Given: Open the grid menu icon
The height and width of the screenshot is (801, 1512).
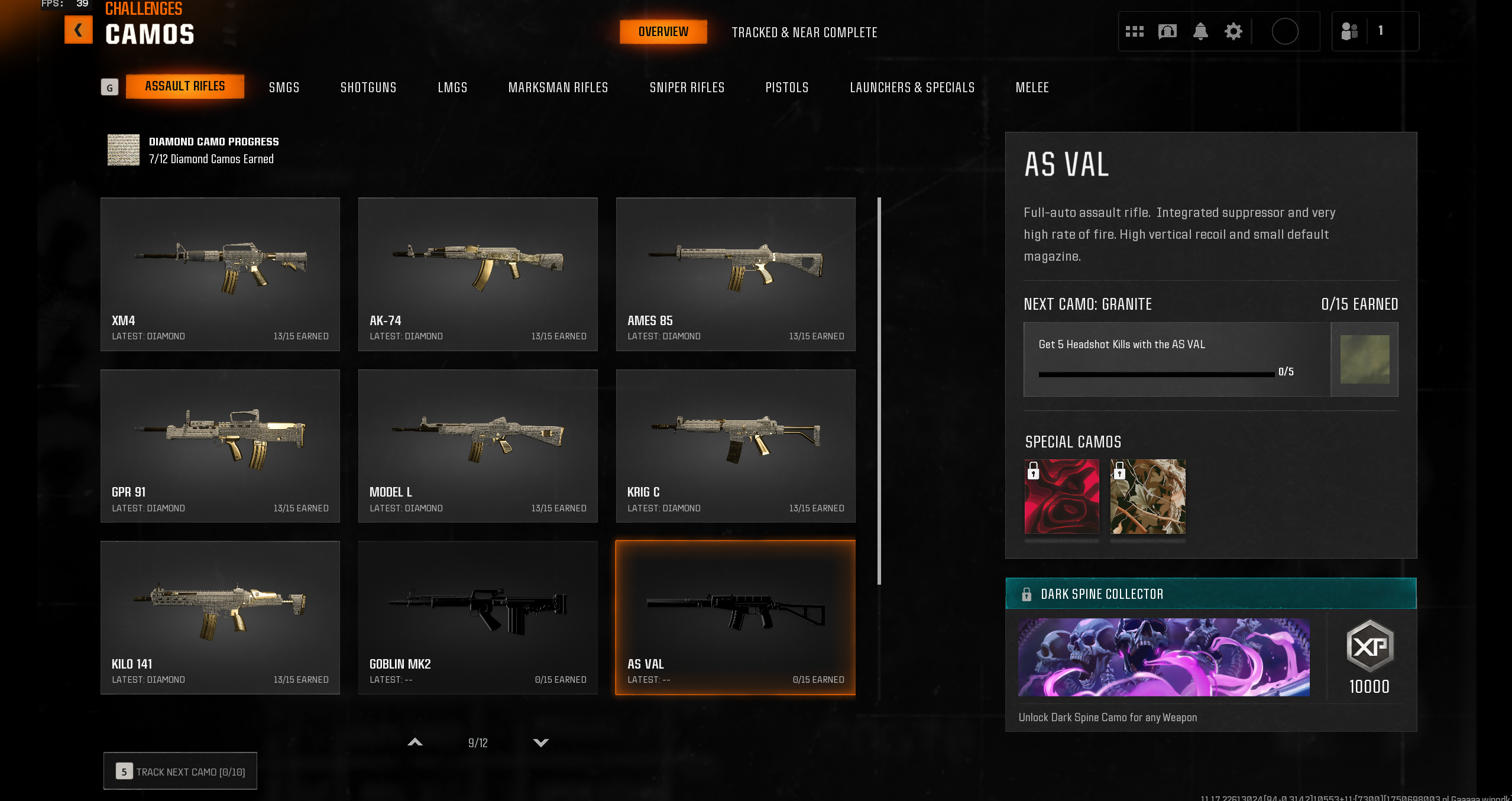Looking at the screenshot, I should [1134, 31].
